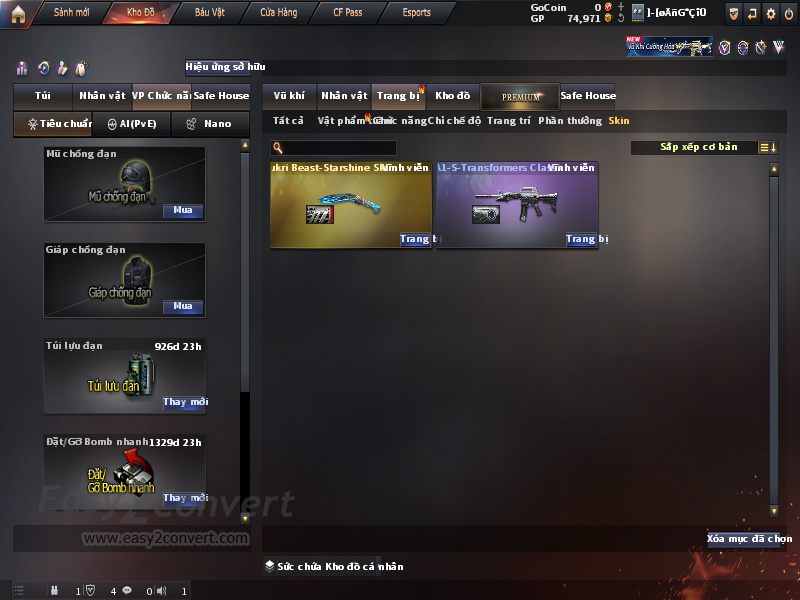
Task: Buy the Mũ chống đạn helmet
Action: [x=183, y=211]
